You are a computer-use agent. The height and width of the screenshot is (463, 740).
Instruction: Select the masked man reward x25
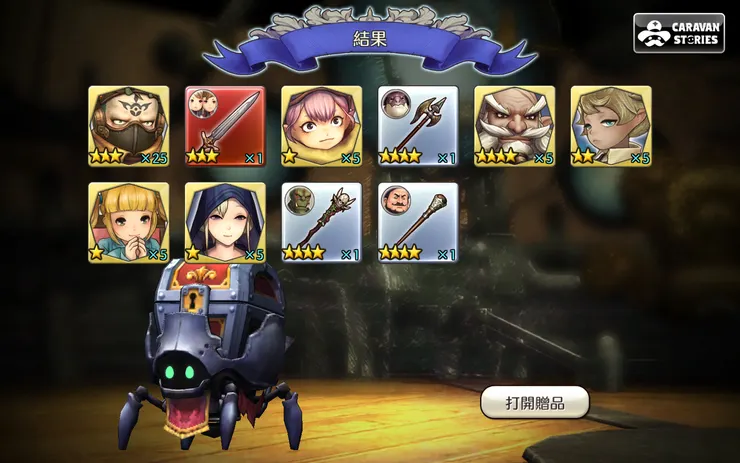click(128, 126)
